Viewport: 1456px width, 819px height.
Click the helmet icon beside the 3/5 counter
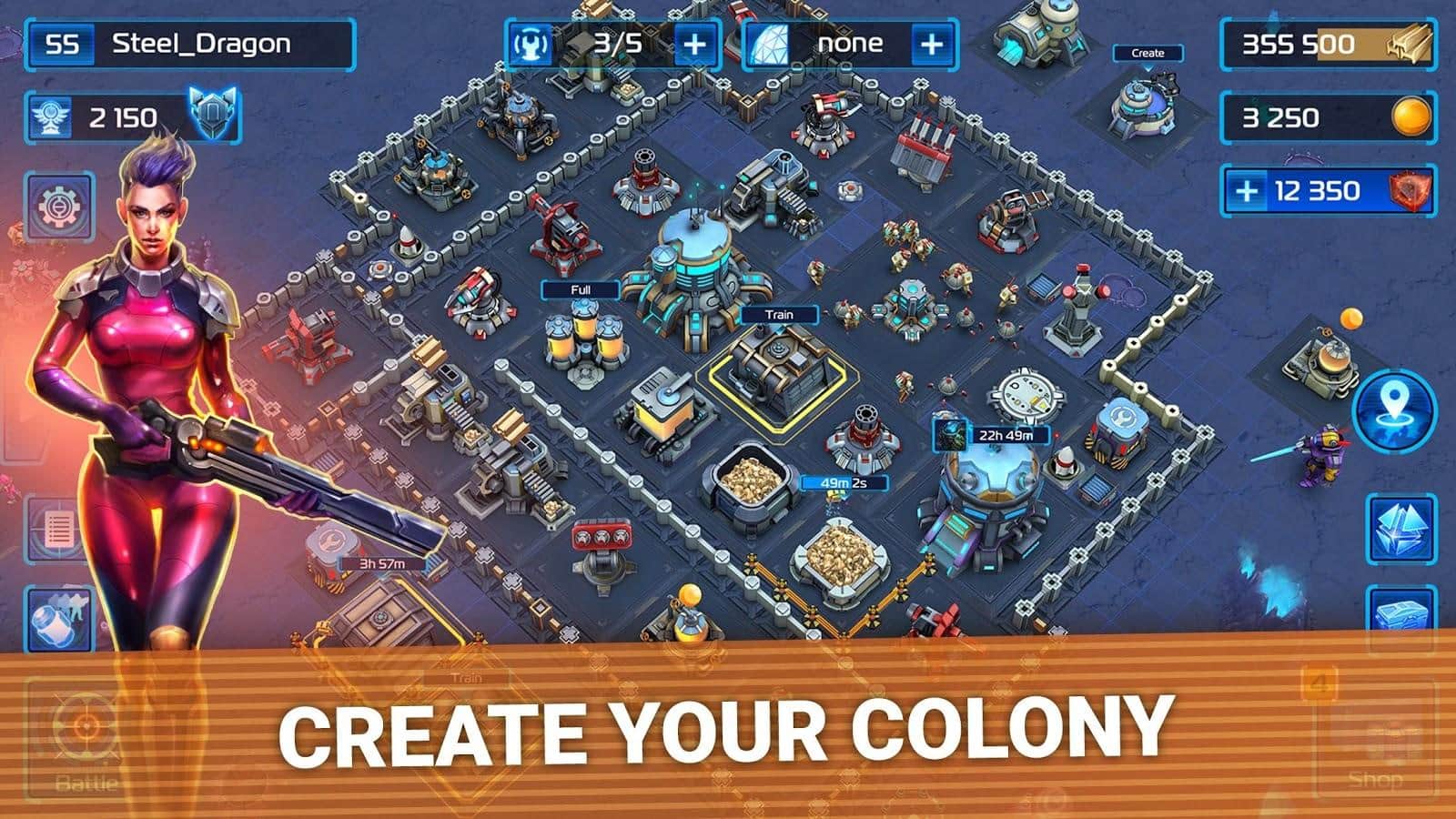531,41
